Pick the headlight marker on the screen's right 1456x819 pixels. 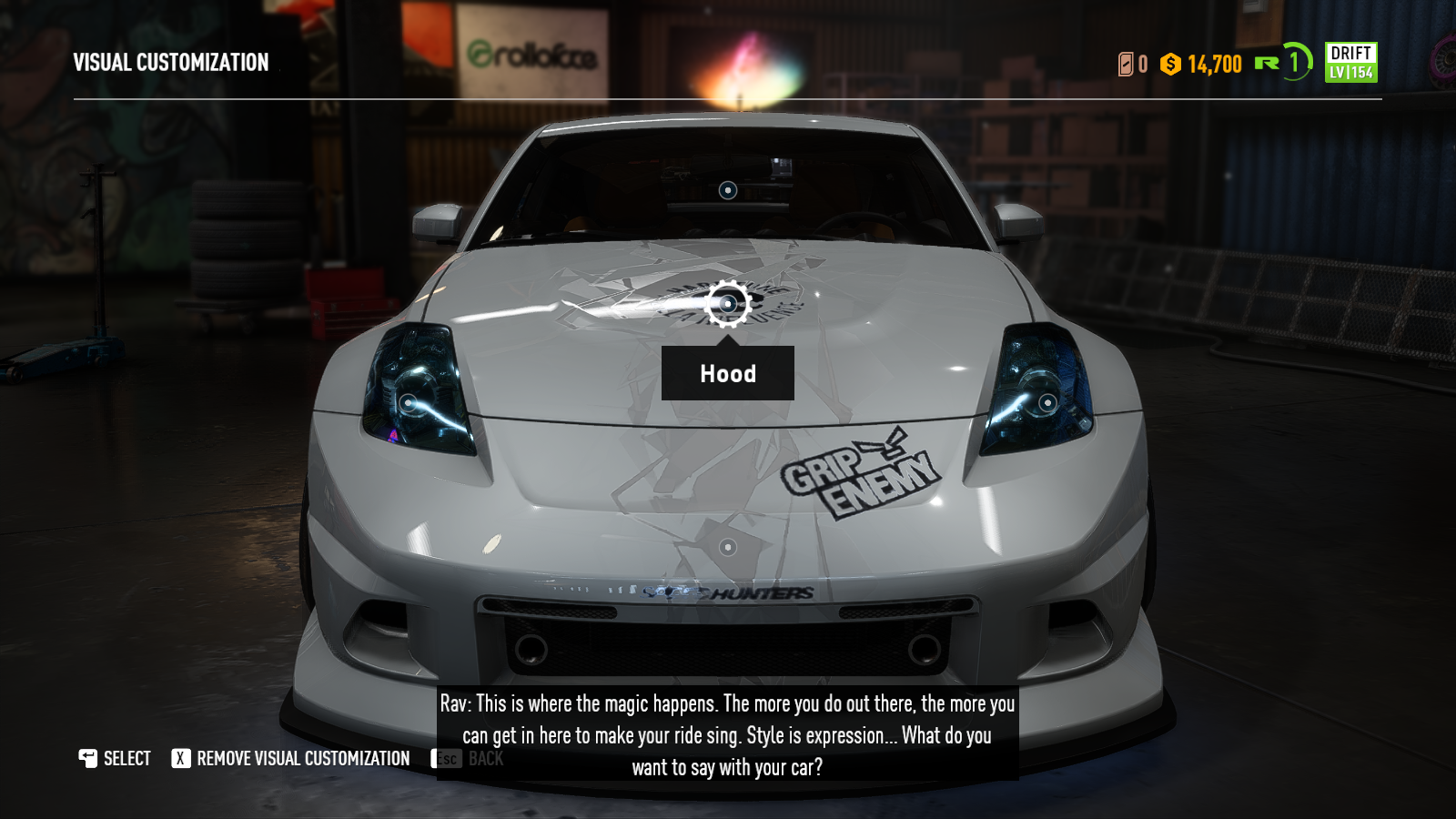click(x=1047, y=402)
